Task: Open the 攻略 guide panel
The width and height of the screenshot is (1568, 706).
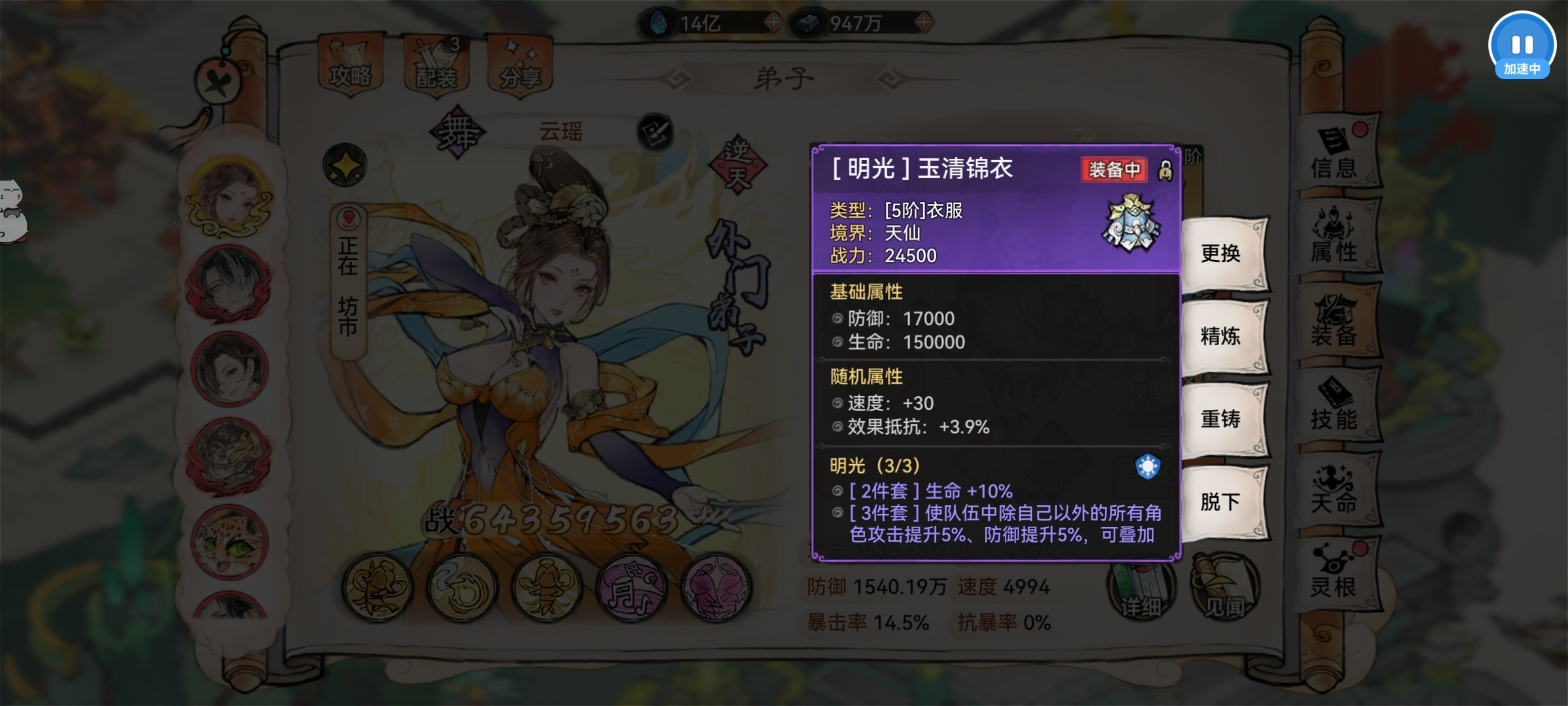Action: coord(348,62)
